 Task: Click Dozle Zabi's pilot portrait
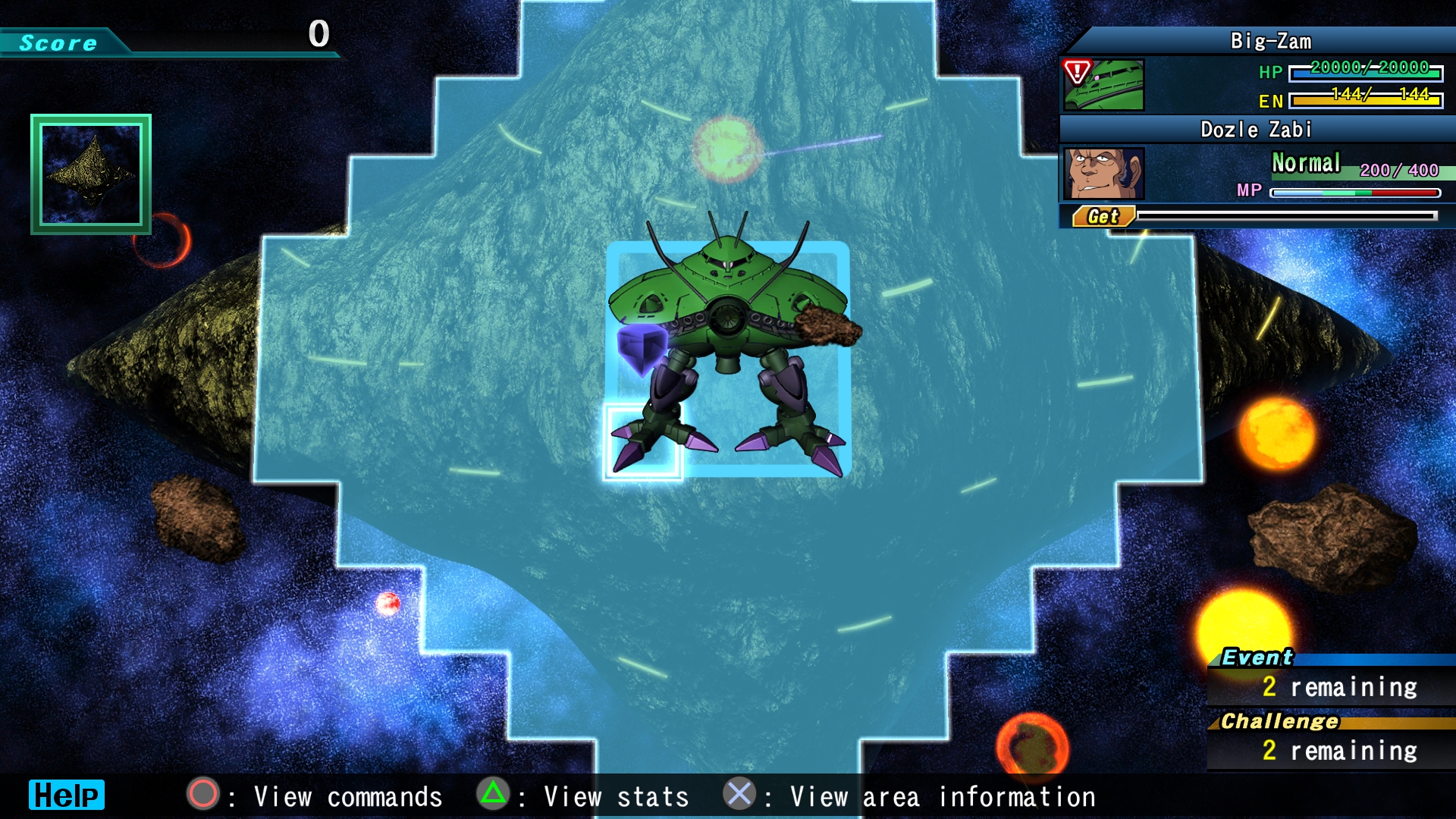coord(1103,174)
